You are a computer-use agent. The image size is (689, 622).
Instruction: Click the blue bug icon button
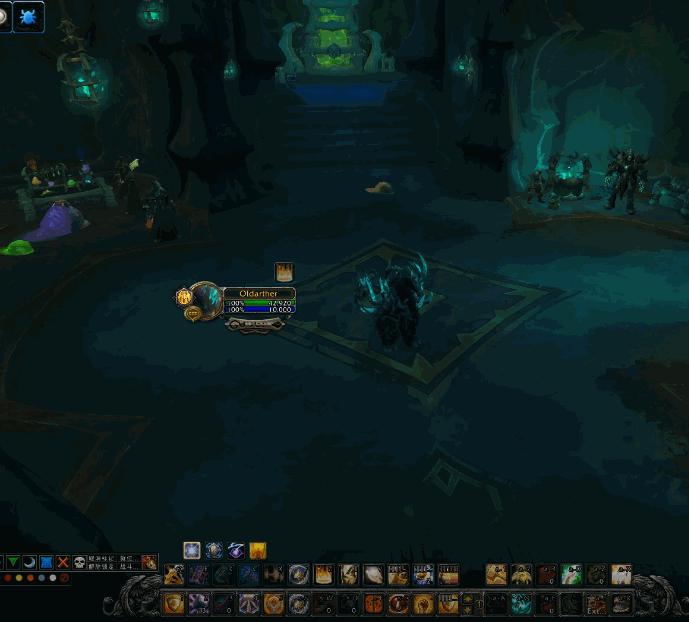pos(28,16)
